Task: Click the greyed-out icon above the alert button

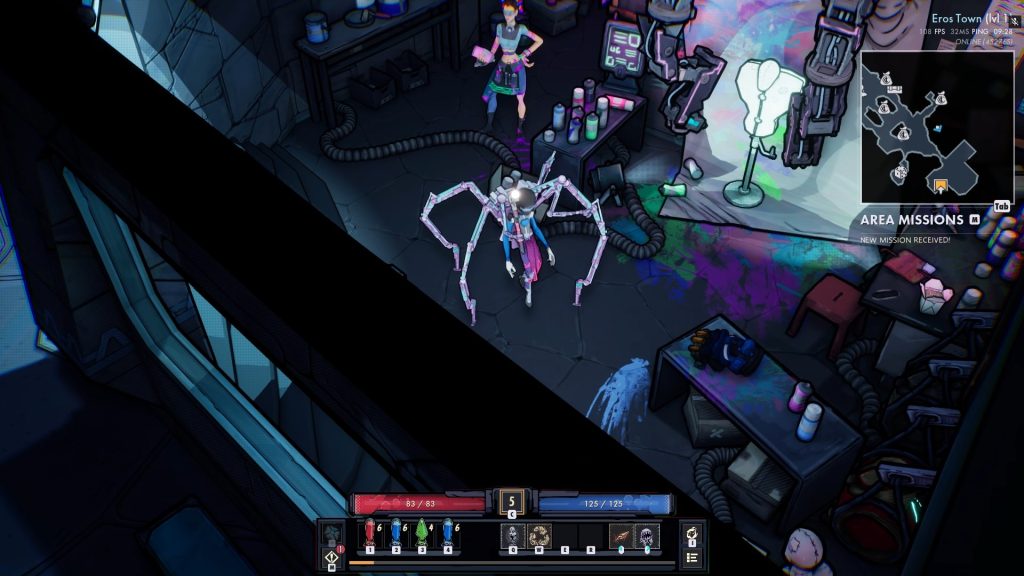Action: tap(332, 534)
